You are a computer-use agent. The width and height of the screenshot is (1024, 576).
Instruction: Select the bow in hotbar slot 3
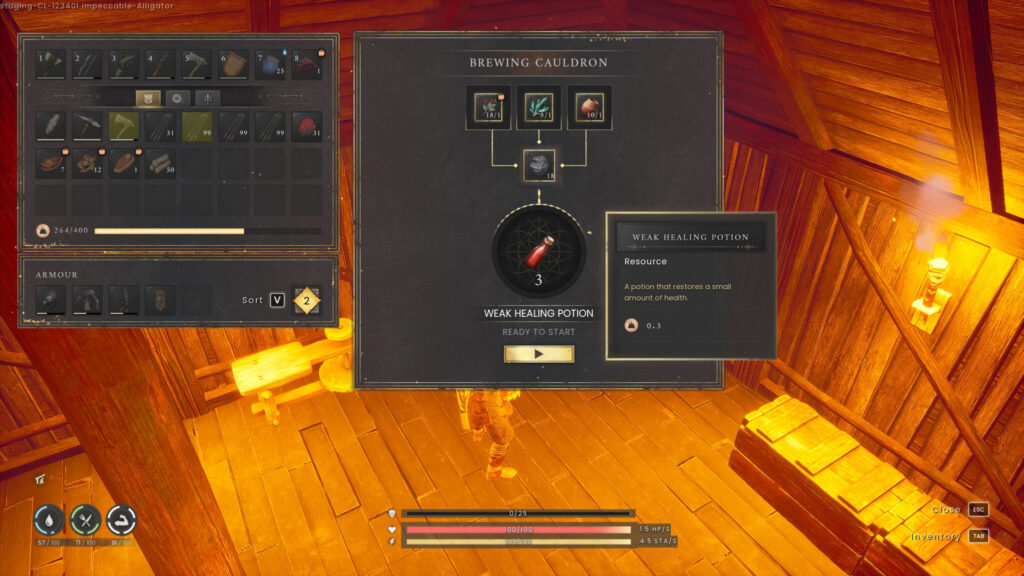click(124, 65)
